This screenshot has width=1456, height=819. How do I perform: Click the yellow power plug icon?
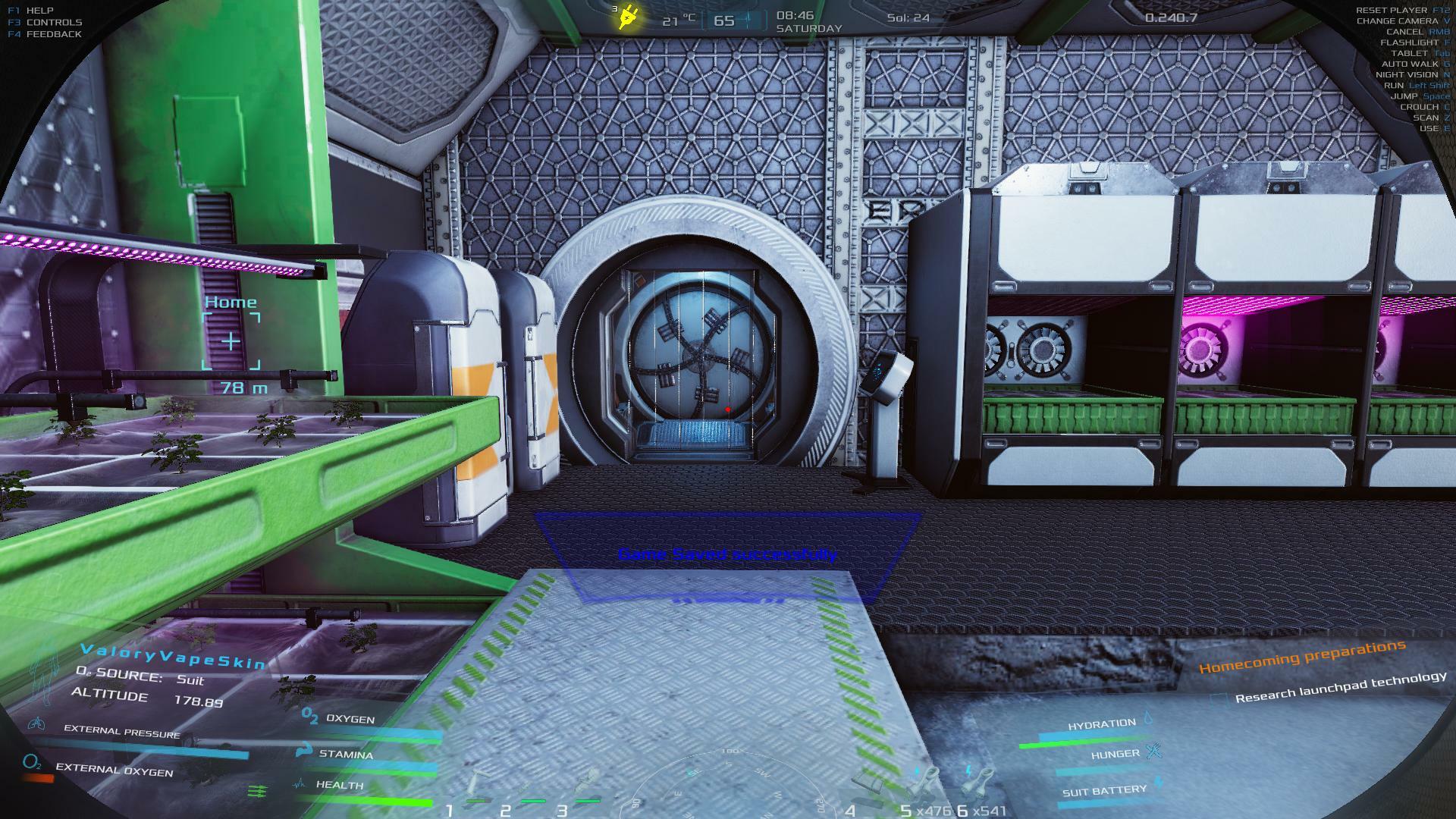627,17
